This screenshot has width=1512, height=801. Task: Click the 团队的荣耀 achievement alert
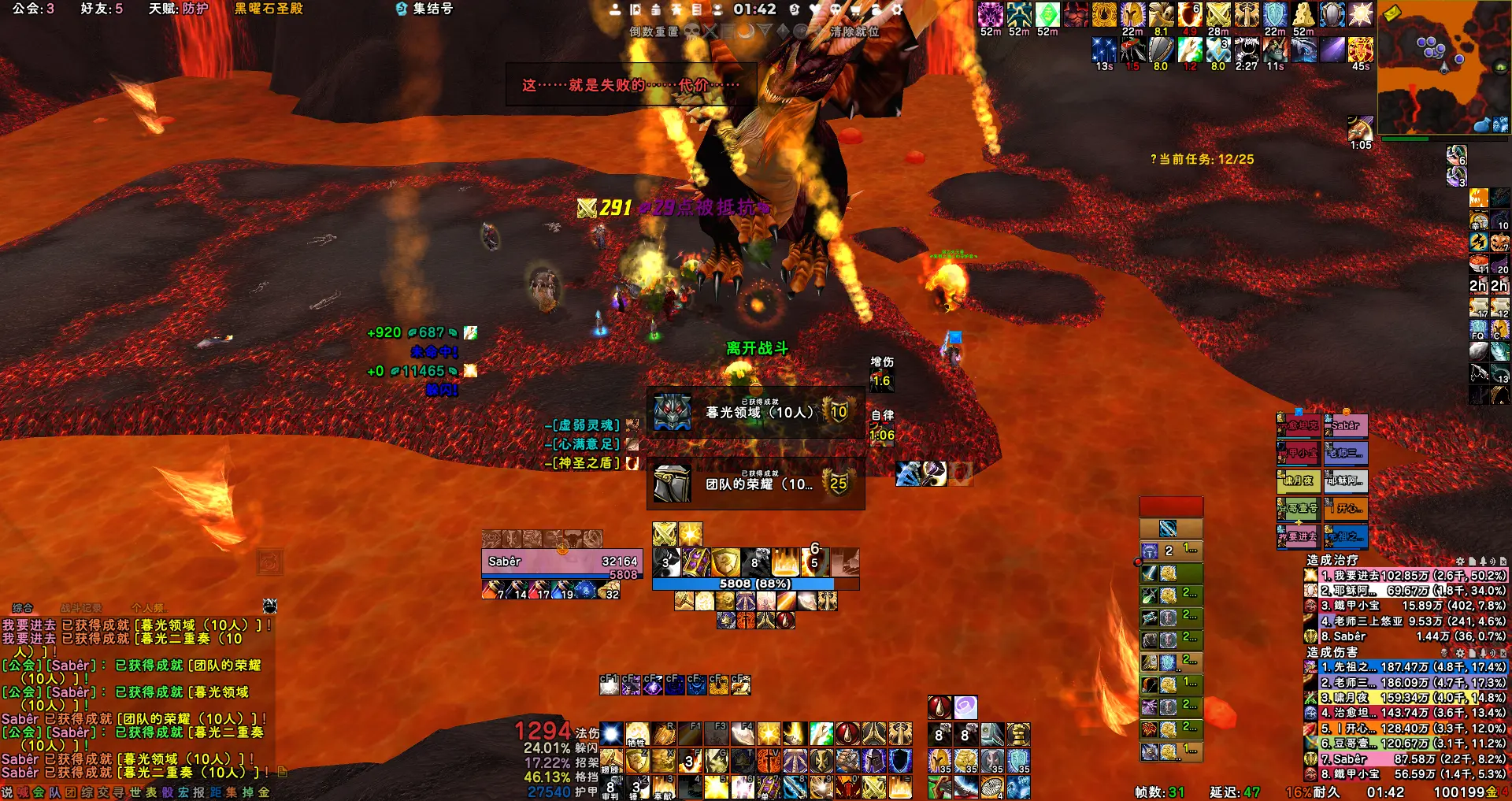pos(756,484)
